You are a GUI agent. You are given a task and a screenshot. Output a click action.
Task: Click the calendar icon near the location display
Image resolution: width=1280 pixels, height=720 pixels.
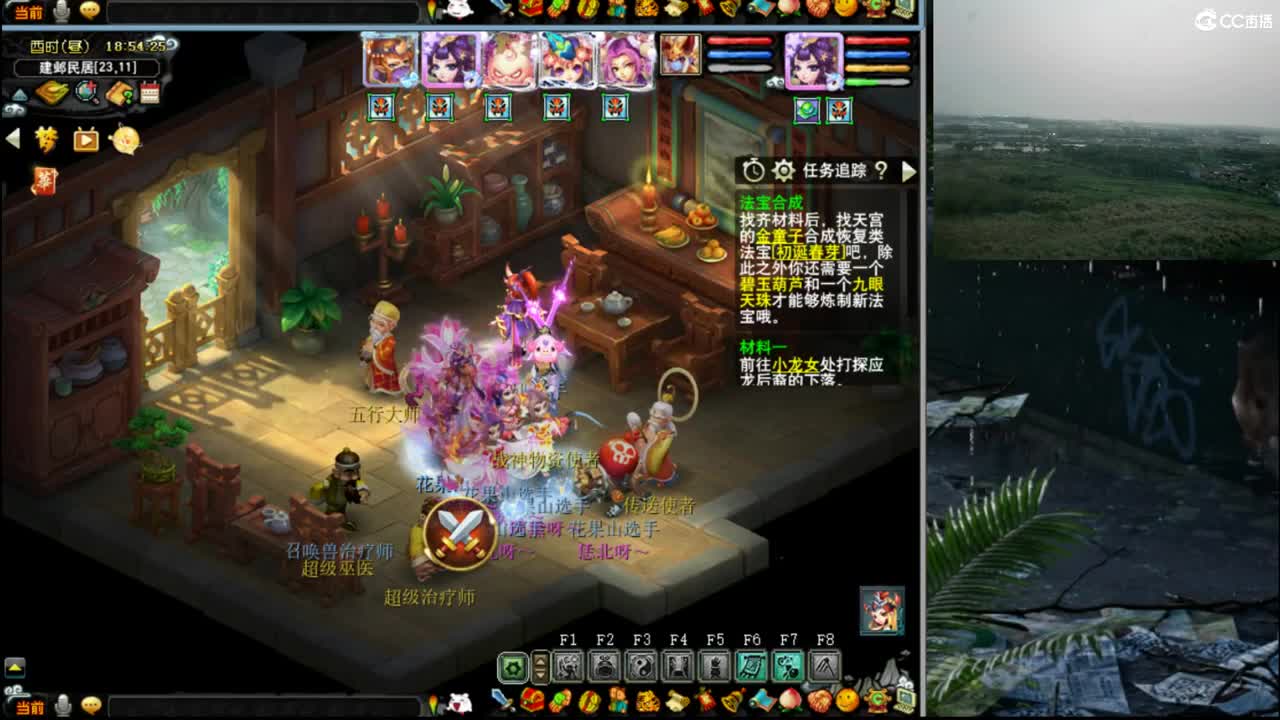[150, 92]
